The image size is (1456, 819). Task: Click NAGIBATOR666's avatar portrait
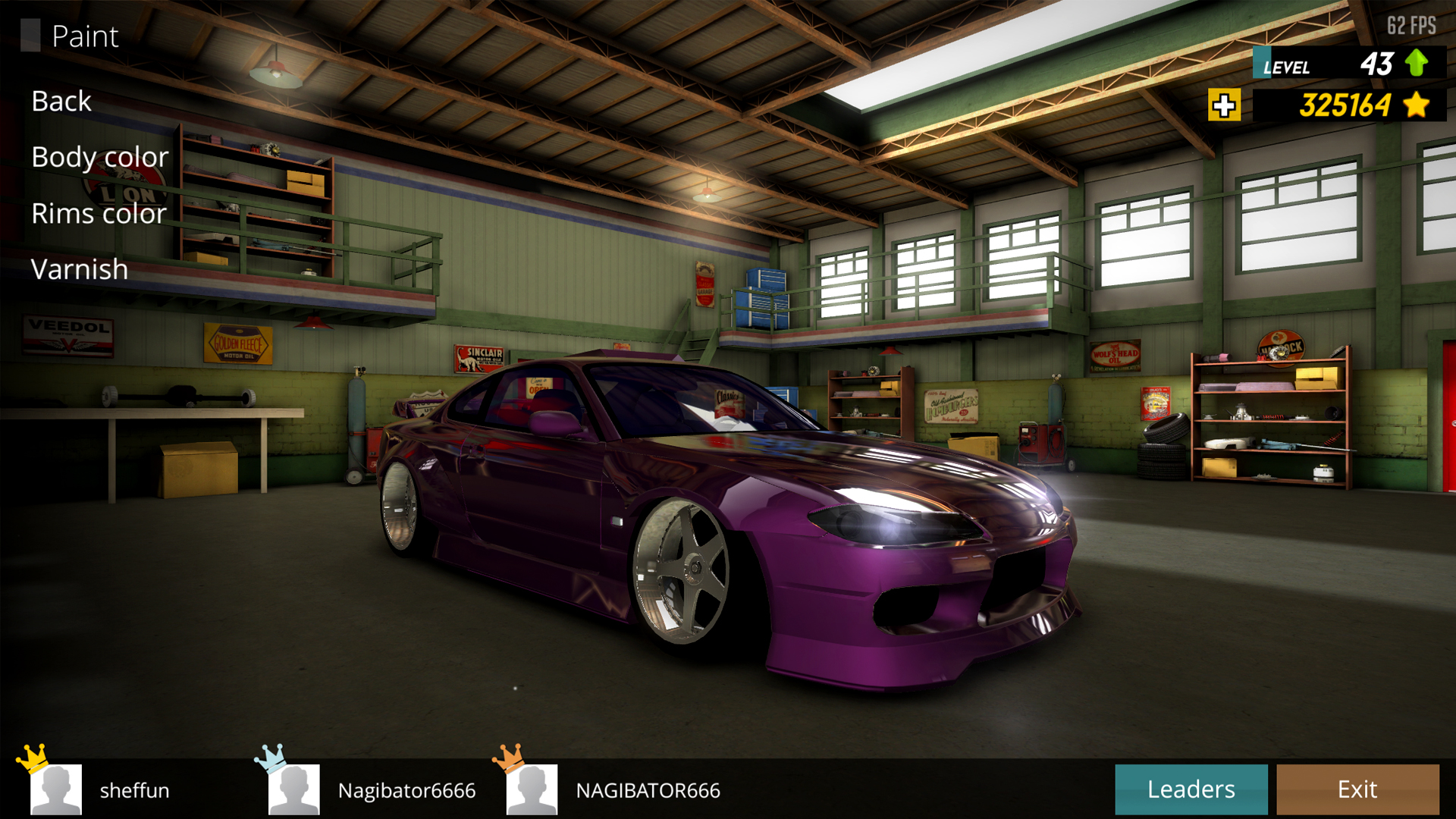[x=531, y=789]
